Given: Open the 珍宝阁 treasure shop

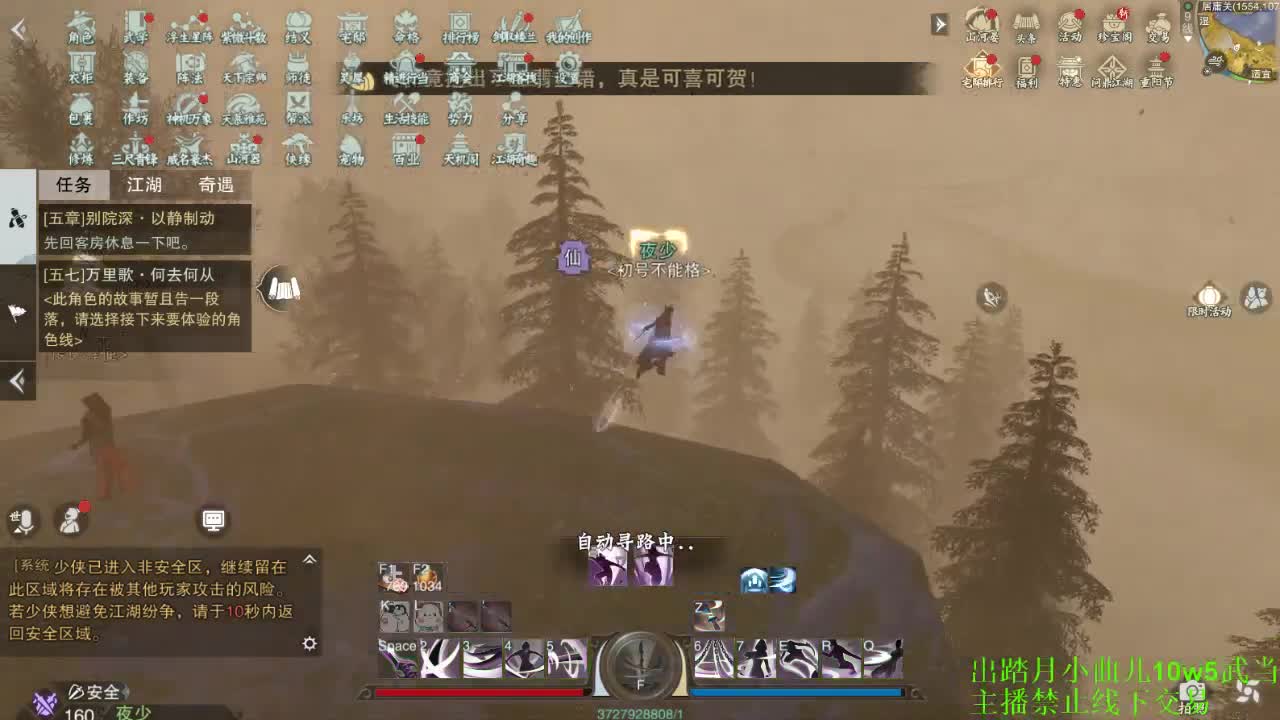Looking at the screenshot, I should (x=1113, y=24).
